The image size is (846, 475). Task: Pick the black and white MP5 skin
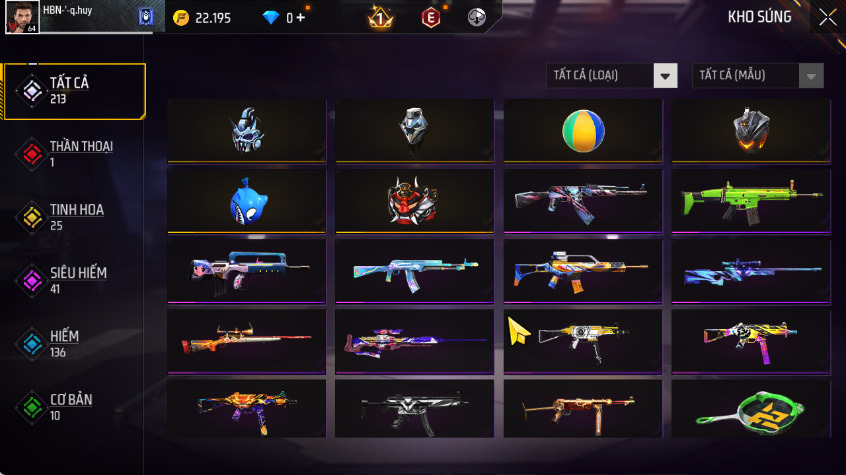[414, 408]
